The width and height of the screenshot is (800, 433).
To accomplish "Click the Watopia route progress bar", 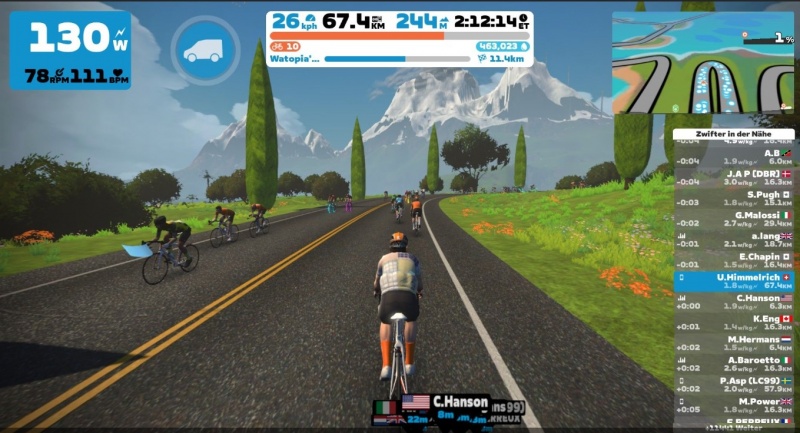I will [397, 59].
